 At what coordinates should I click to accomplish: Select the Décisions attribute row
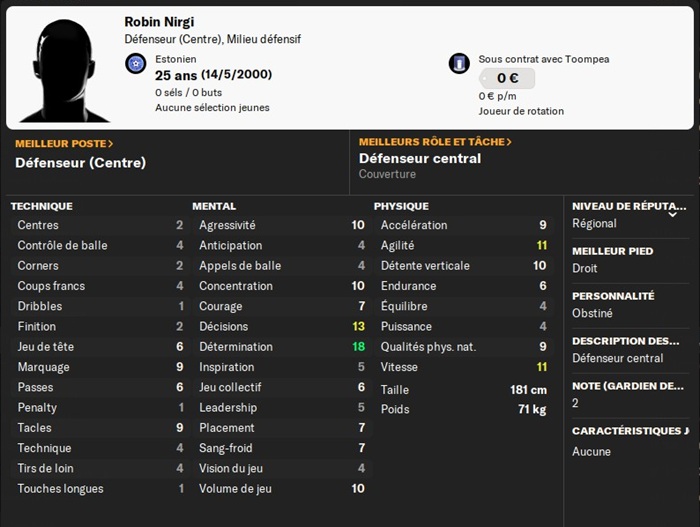click(x=281, y=326)
